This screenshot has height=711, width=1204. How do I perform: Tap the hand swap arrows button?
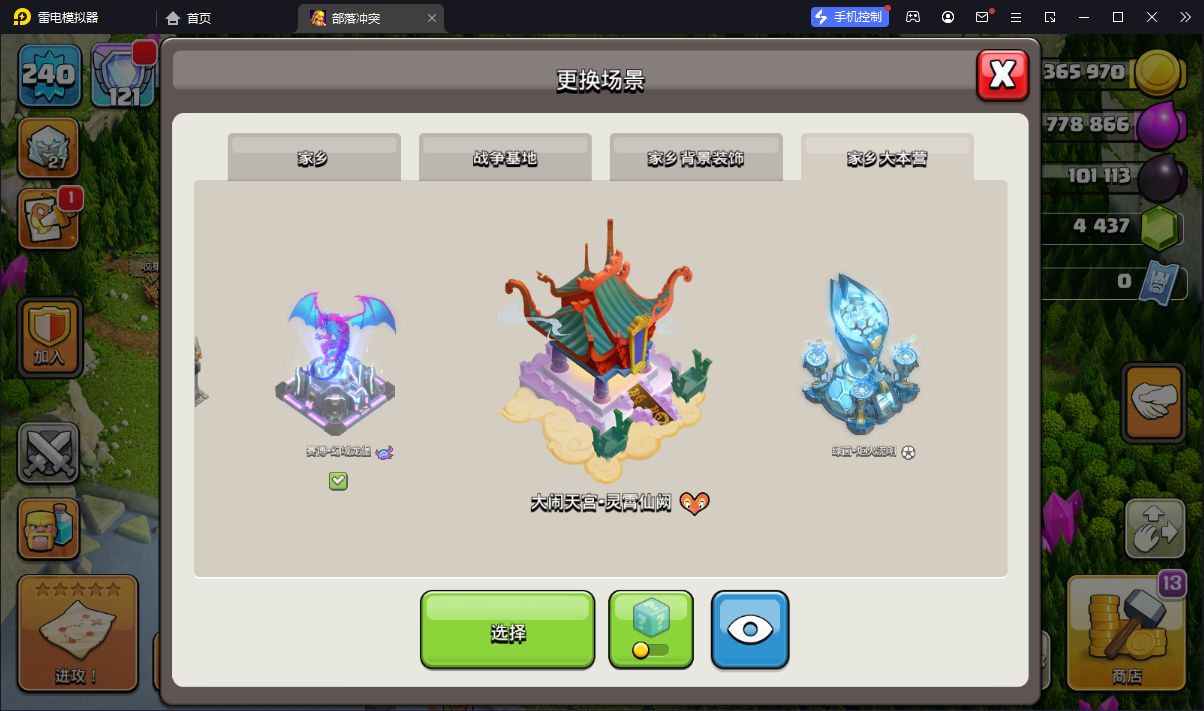click(1155, 527)
